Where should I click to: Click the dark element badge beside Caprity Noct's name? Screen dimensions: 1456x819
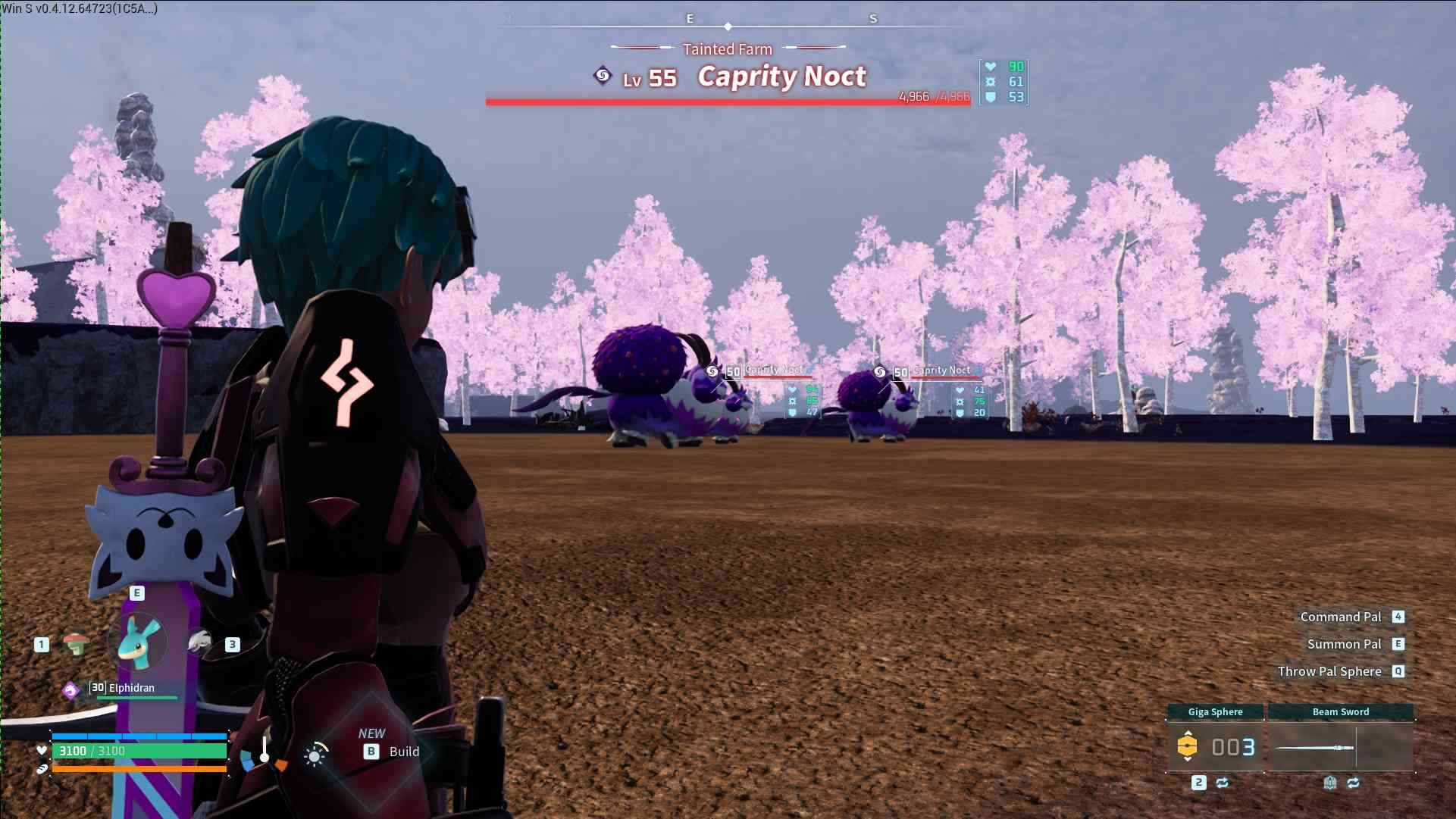pyautogui.click(x=603, y=75)
